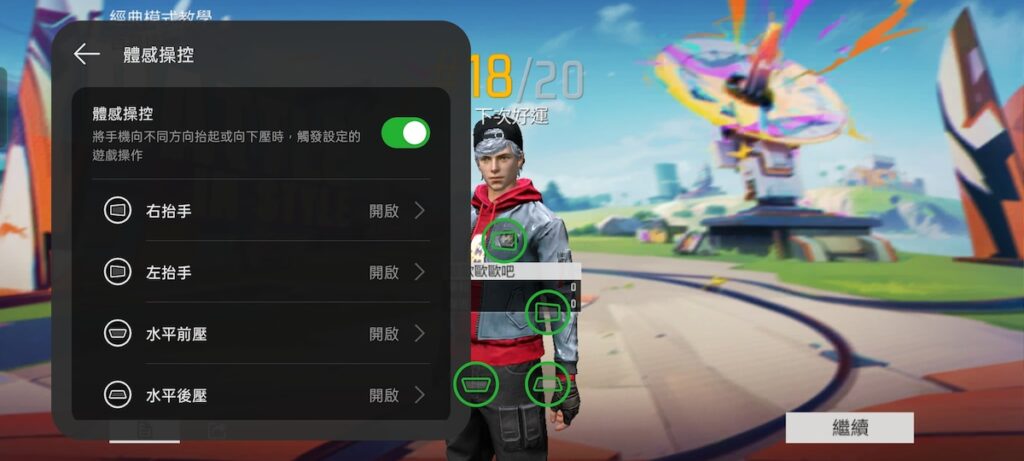The height and width of the screenshot is (461, 1024).
Task: Click the 繼續 continue button
Action: point(849,428)
